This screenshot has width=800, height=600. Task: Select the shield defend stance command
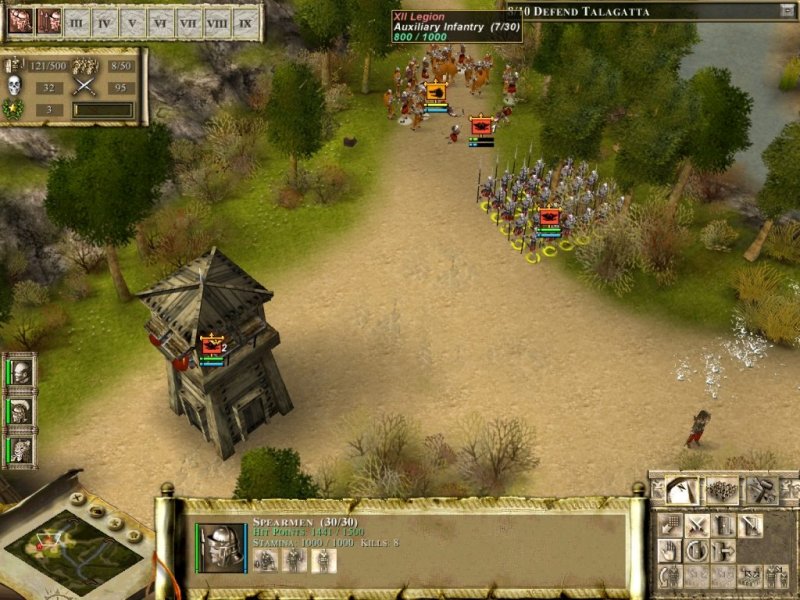point(722,525)
